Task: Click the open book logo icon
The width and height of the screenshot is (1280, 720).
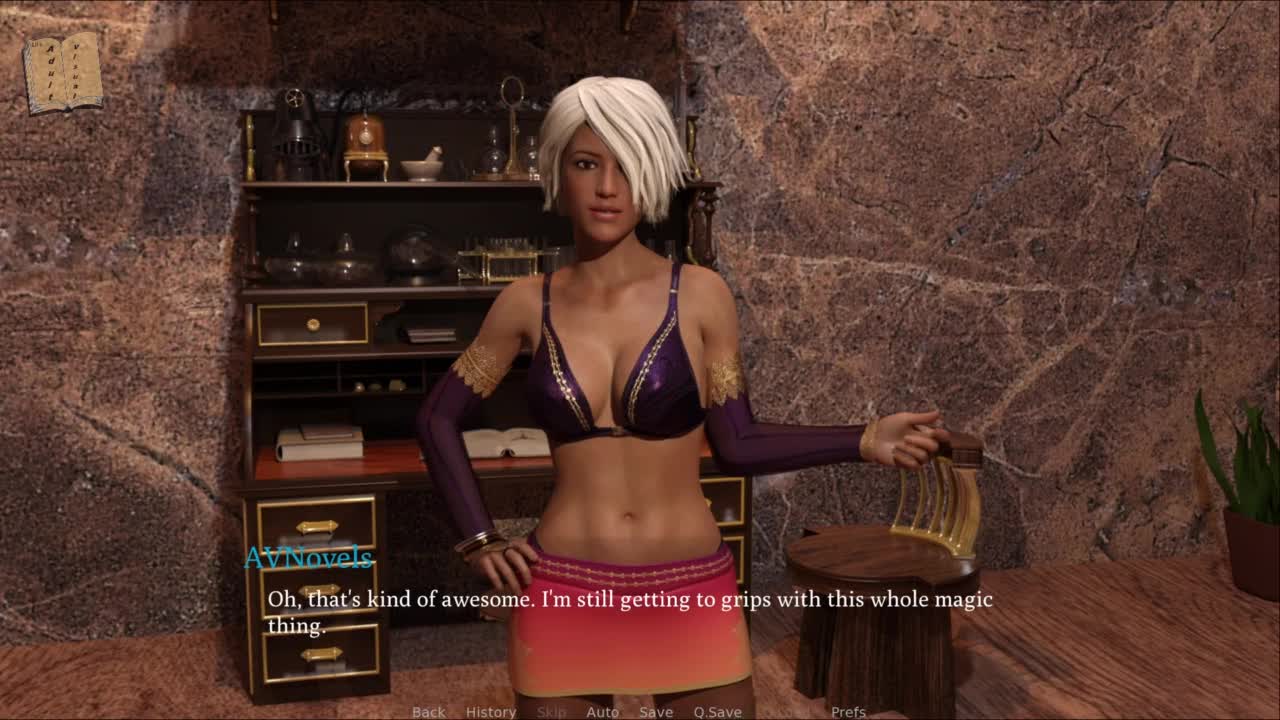Action: coord(63,72)
